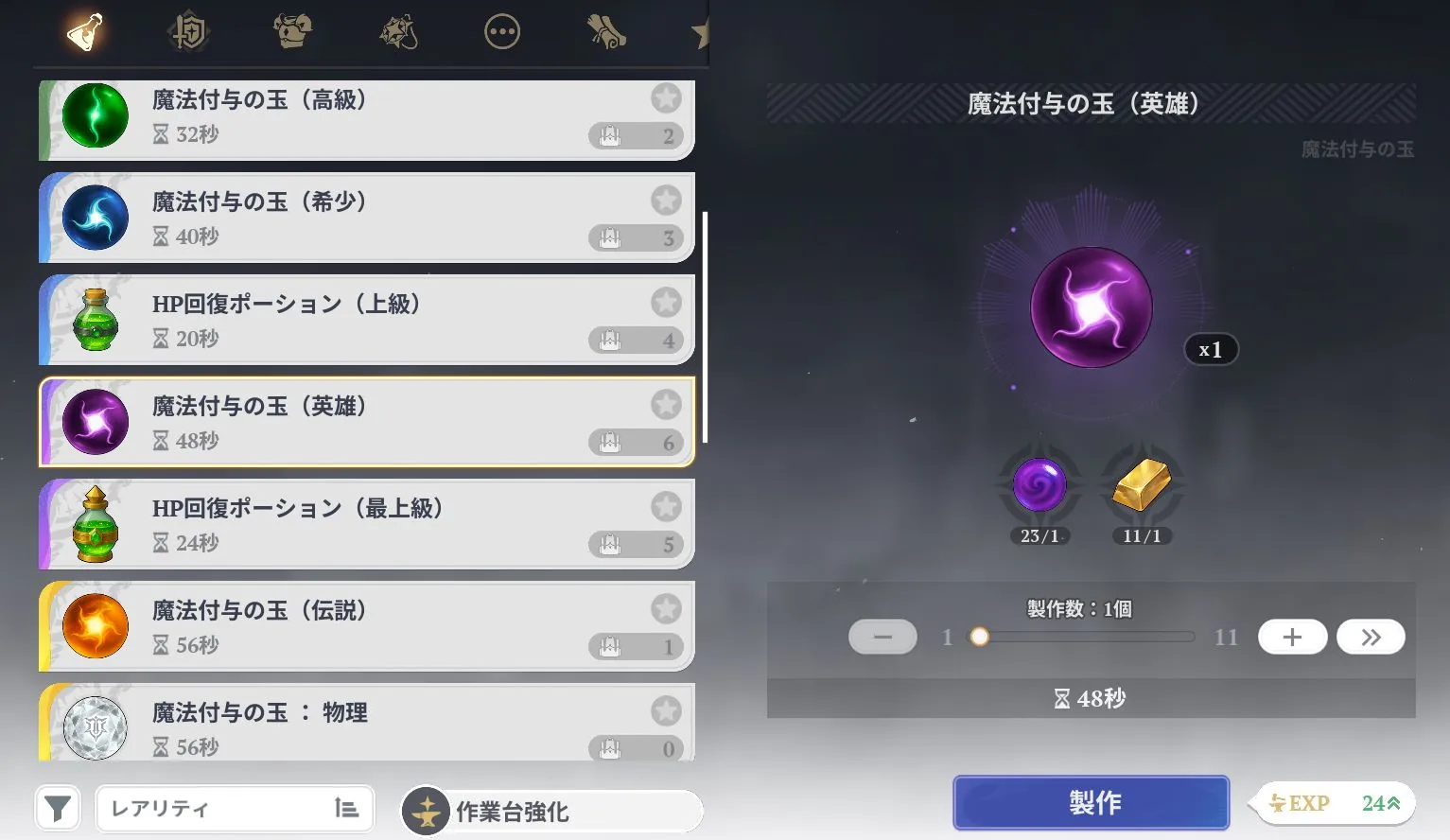The height and width of the screenshot is (840, 1450).
Task: Select the potion crafting category tab icon
Action: [84, 31]
